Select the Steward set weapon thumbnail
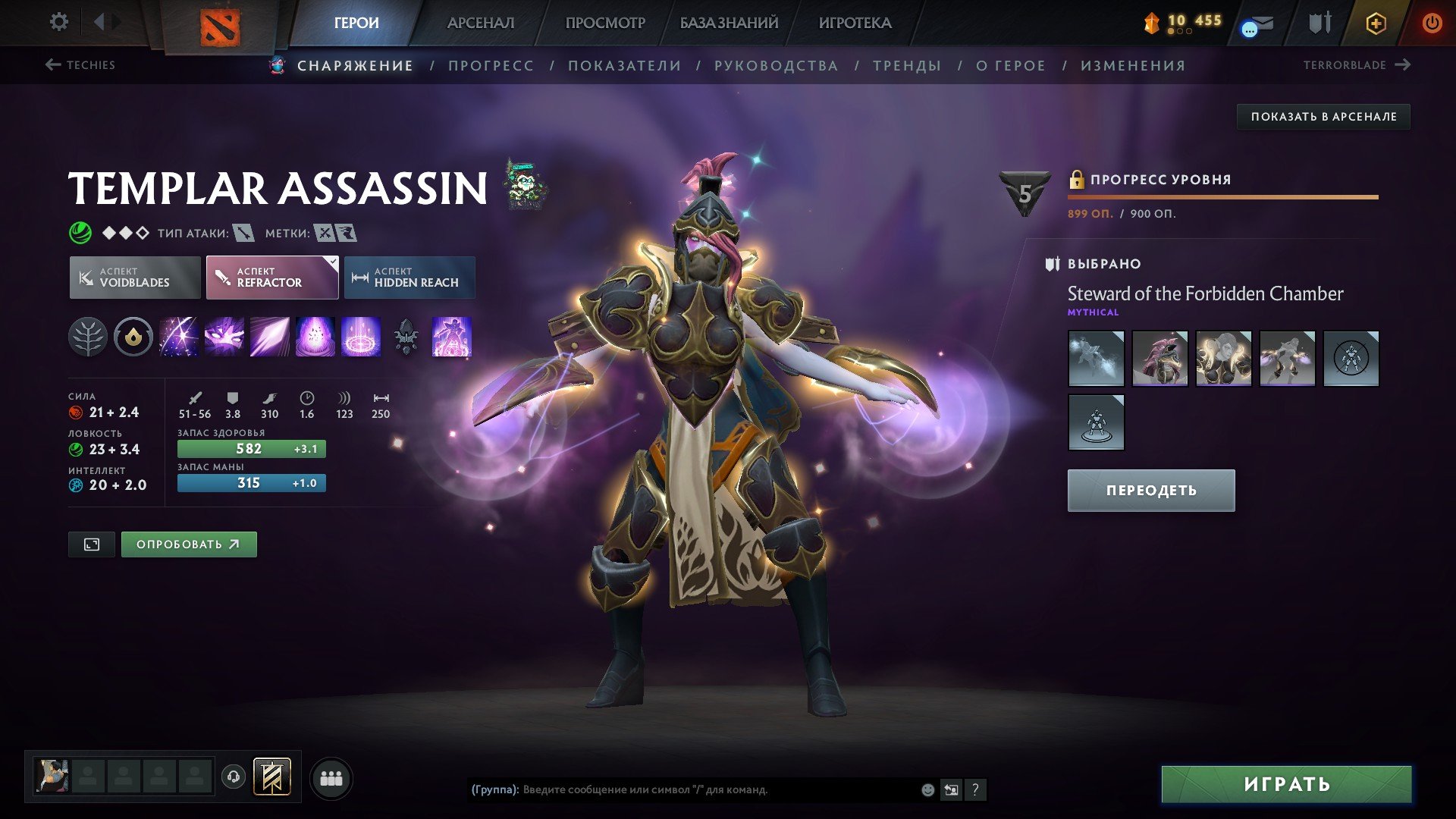Image resolution: width=1456 pixels, height=819 pixels. 1097,359
